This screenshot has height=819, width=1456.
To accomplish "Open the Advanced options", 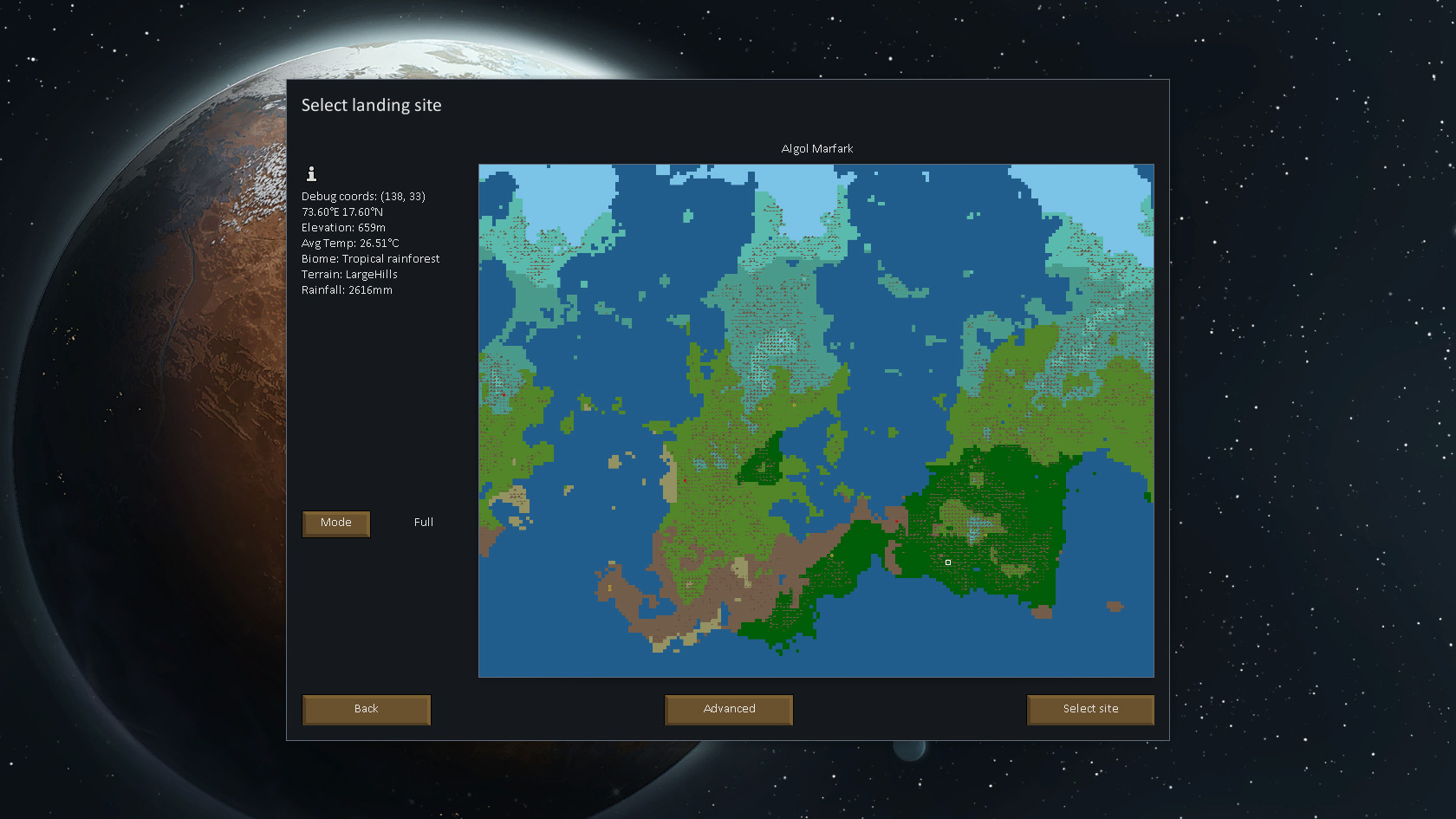I will coord(728,709).
